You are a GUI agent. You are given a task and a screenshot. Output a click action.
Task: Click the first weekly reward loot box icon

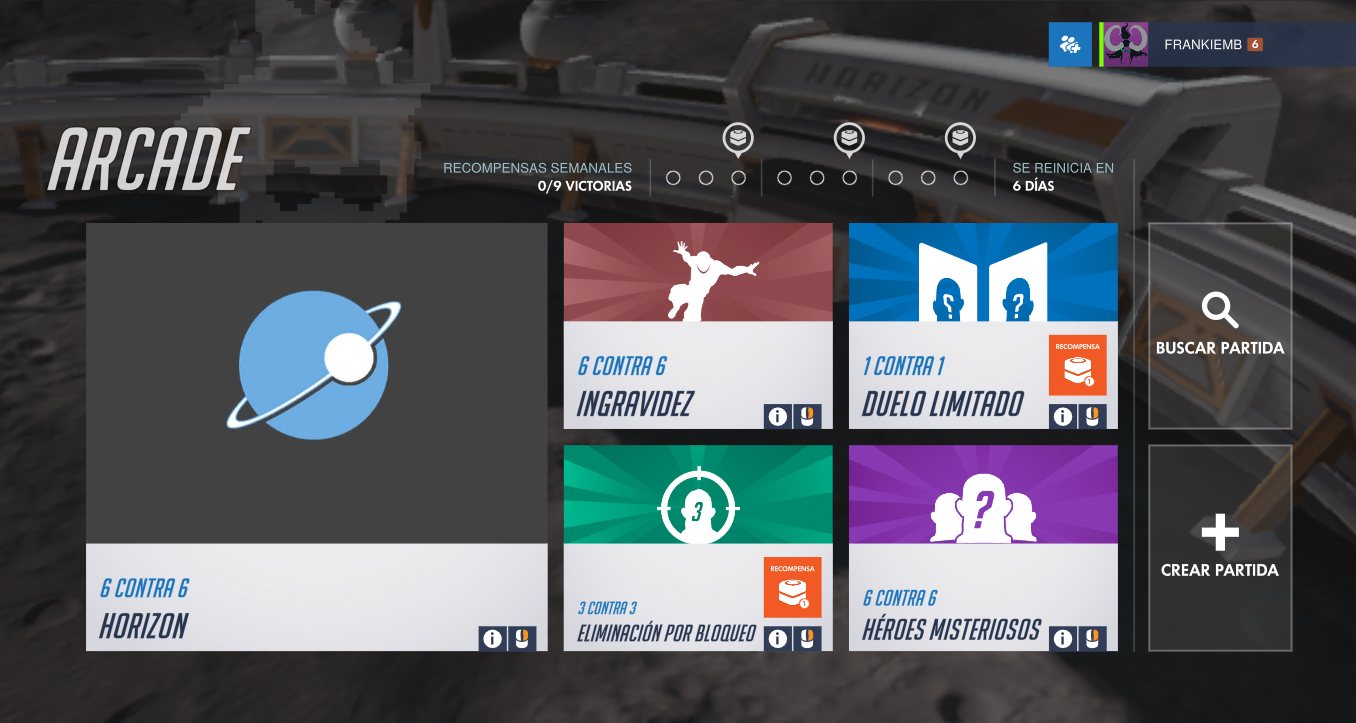coord(738,138)
